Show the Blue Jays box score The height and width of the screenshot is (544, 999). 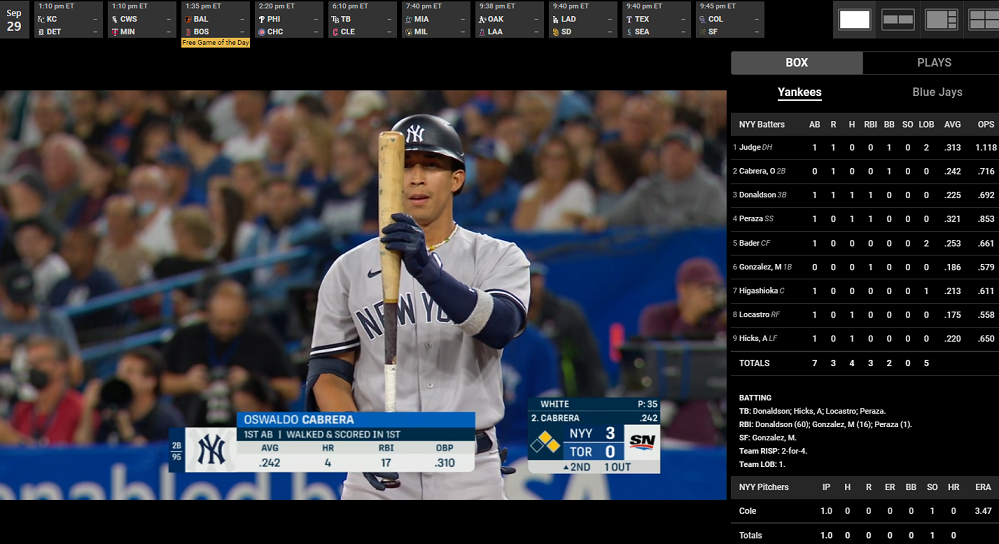936,92
